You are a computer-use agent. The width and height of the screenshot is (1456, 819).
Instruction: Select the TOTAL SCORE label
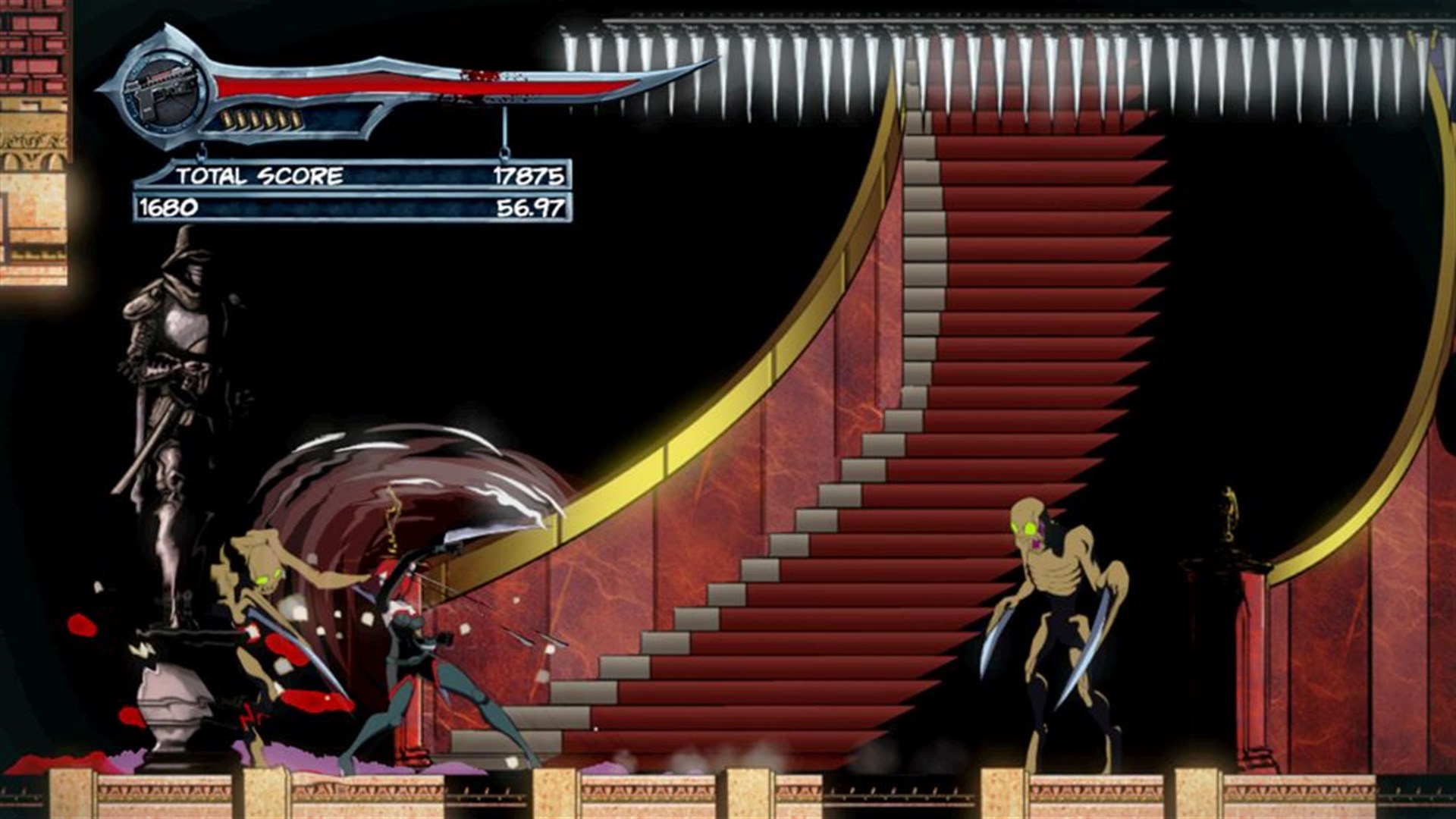point(260,174)
